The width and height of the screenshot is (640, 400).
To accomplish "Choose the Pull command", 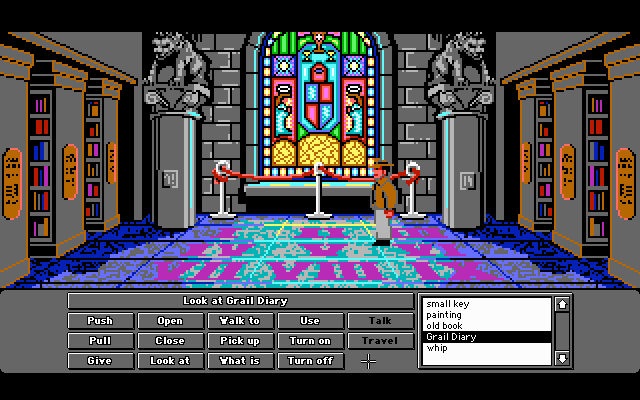I will click(100, 341).
